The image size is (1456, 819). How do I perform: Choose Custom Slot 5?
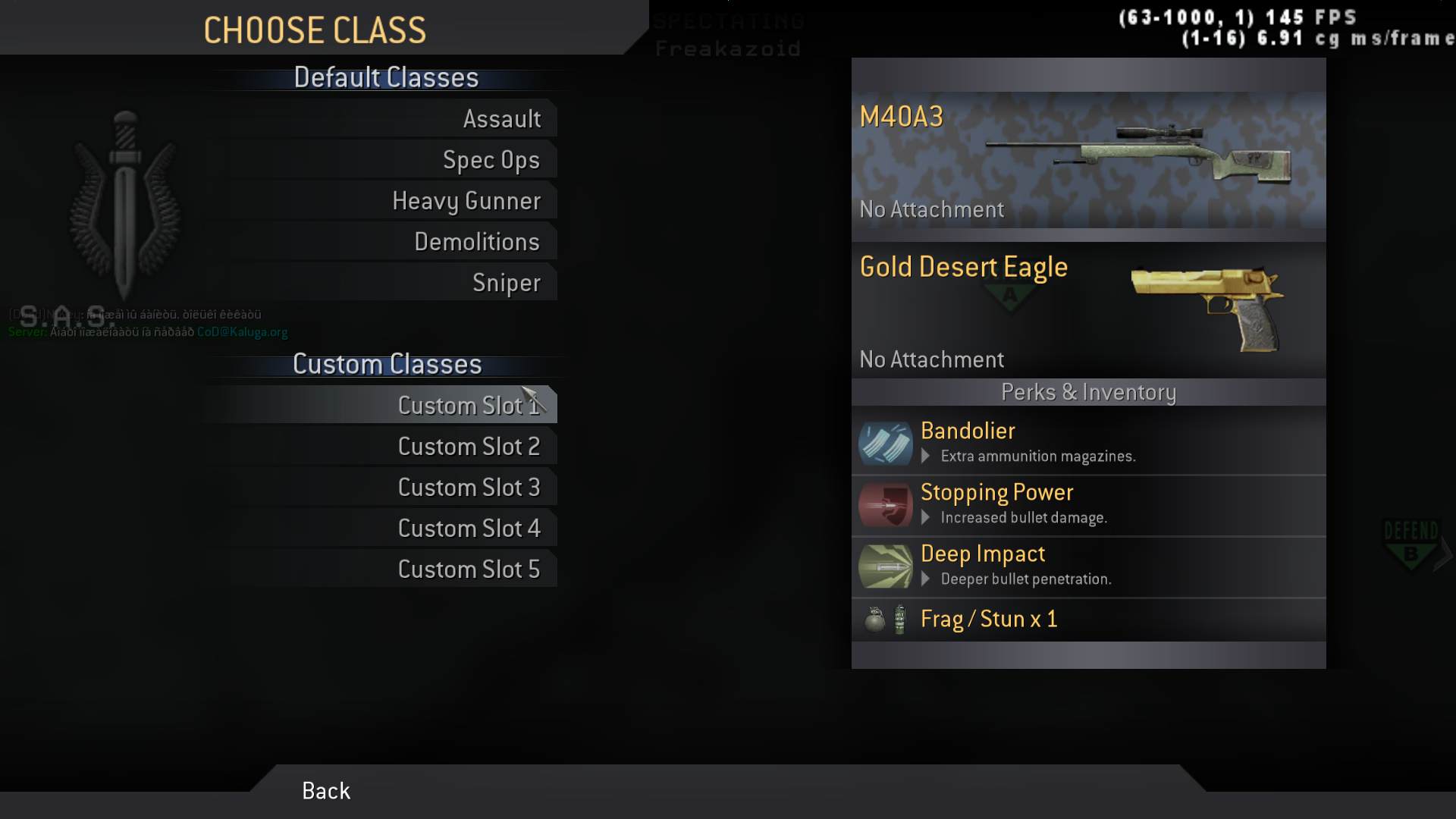(x=469, y=570)
